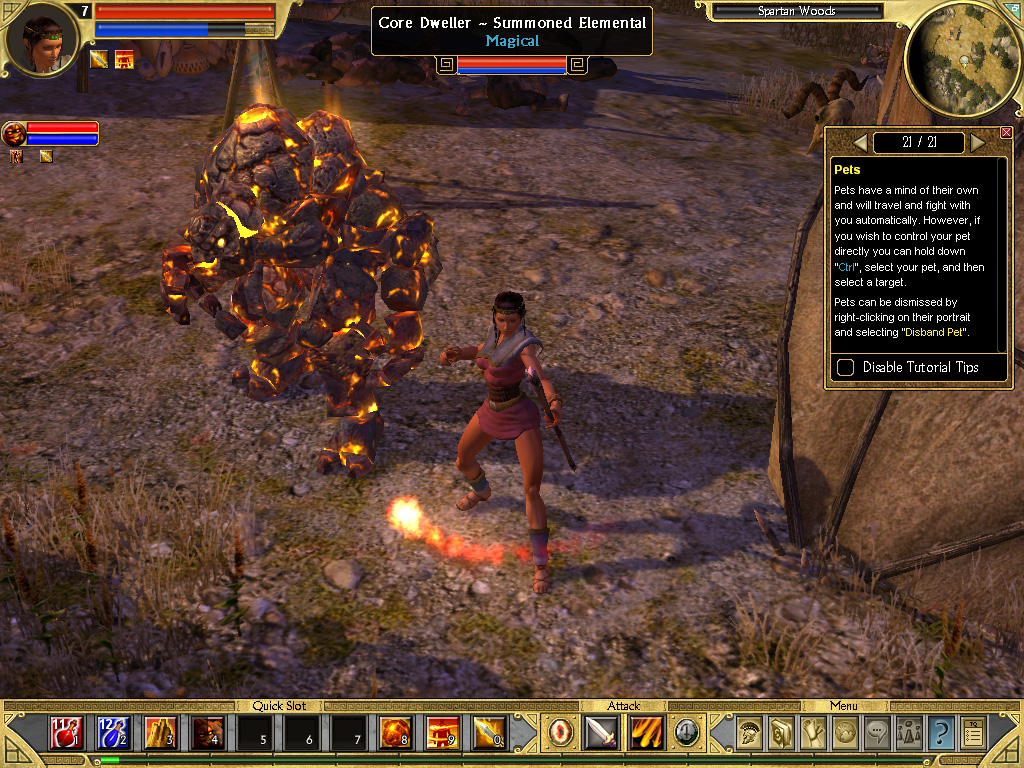The height and width of the screenshot is (768, 1024).
Task: Close the Pets tutorial tip window
Action: (x=1006, y=133)
